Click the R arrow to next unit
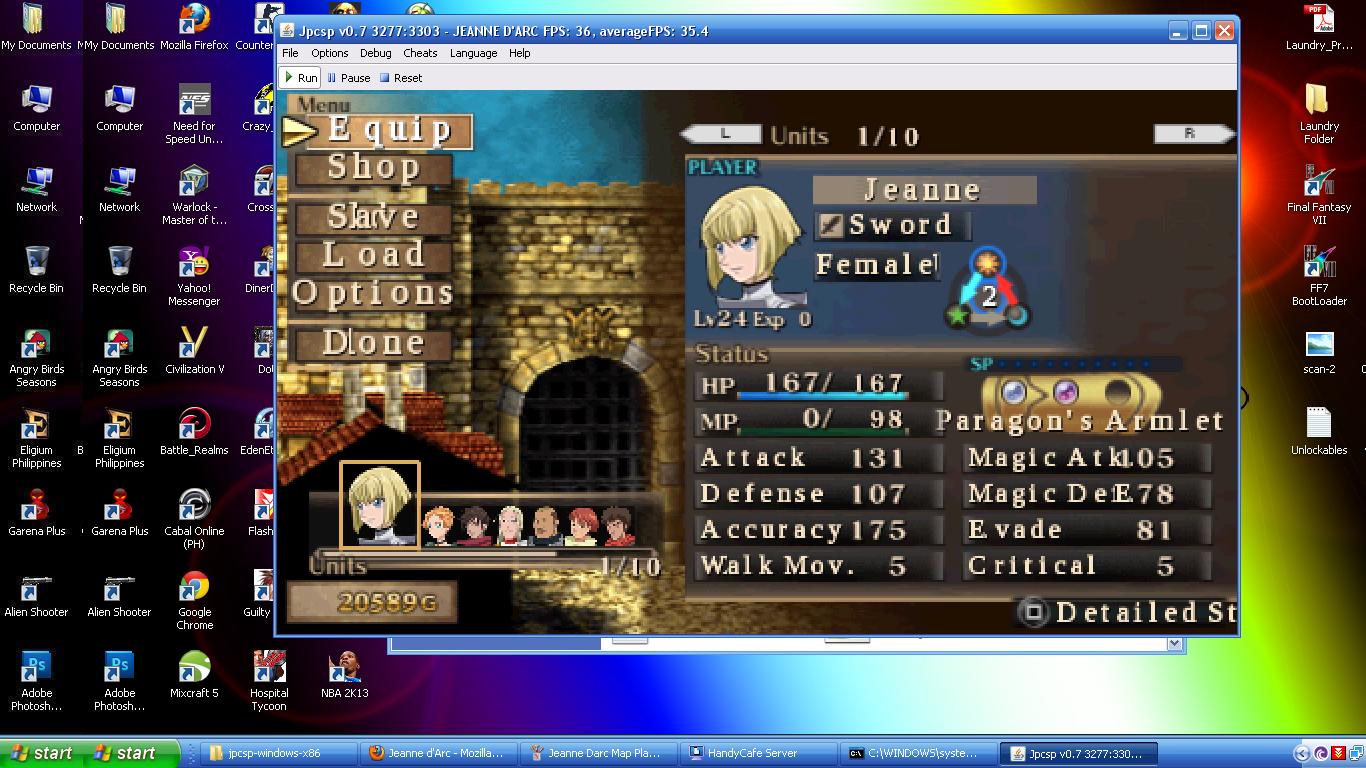Image resolution: width=1366 pixels, height=768 pixels. [x=1191, y=134]
